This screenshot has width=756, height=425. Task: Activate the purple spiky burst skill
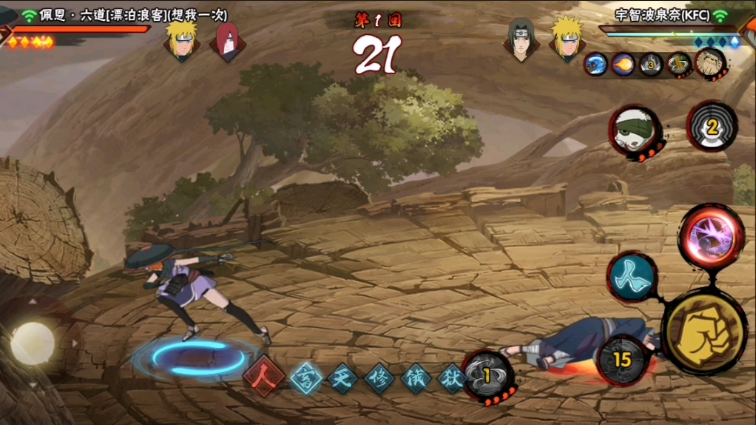point(711,237)
